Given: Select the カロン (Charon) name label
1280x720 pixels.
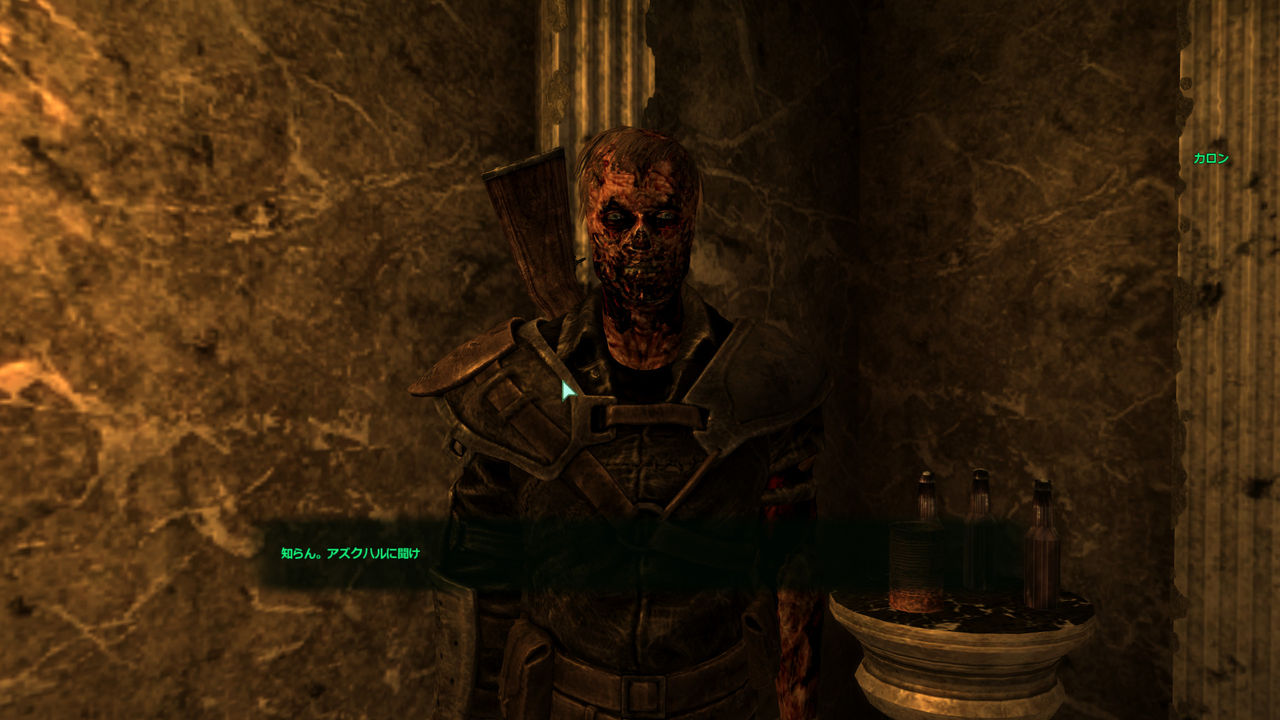Looking at the screenshot, I should pos(1213,158).
